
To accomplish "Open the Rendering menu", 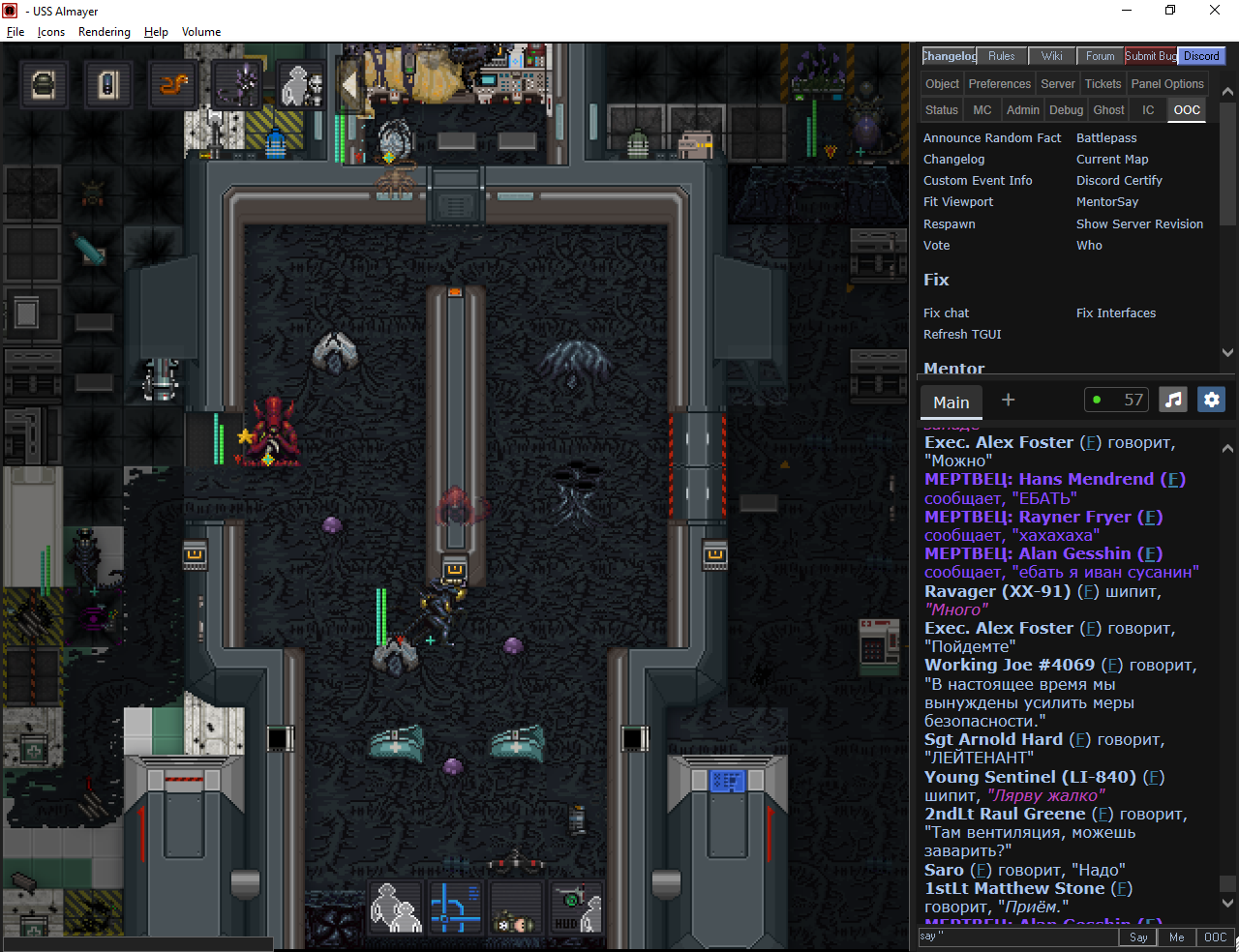I will [104, 32].
